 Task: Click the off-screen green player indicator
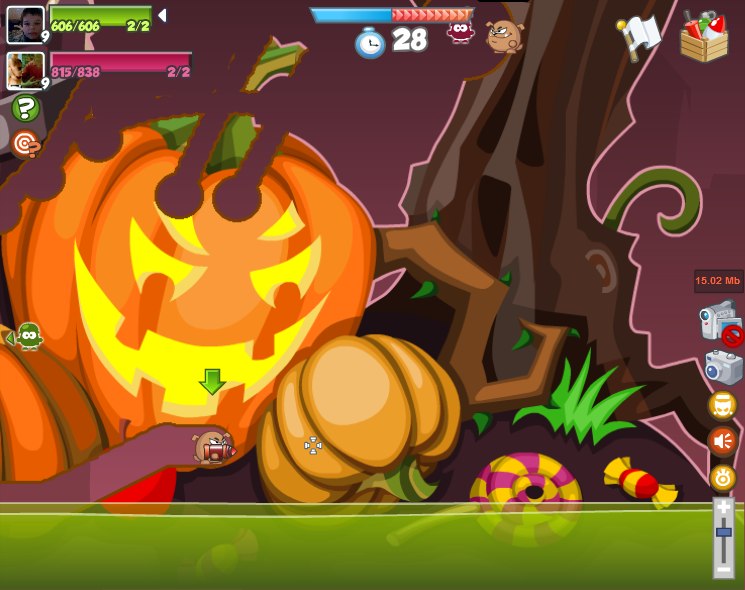point(26,337)
